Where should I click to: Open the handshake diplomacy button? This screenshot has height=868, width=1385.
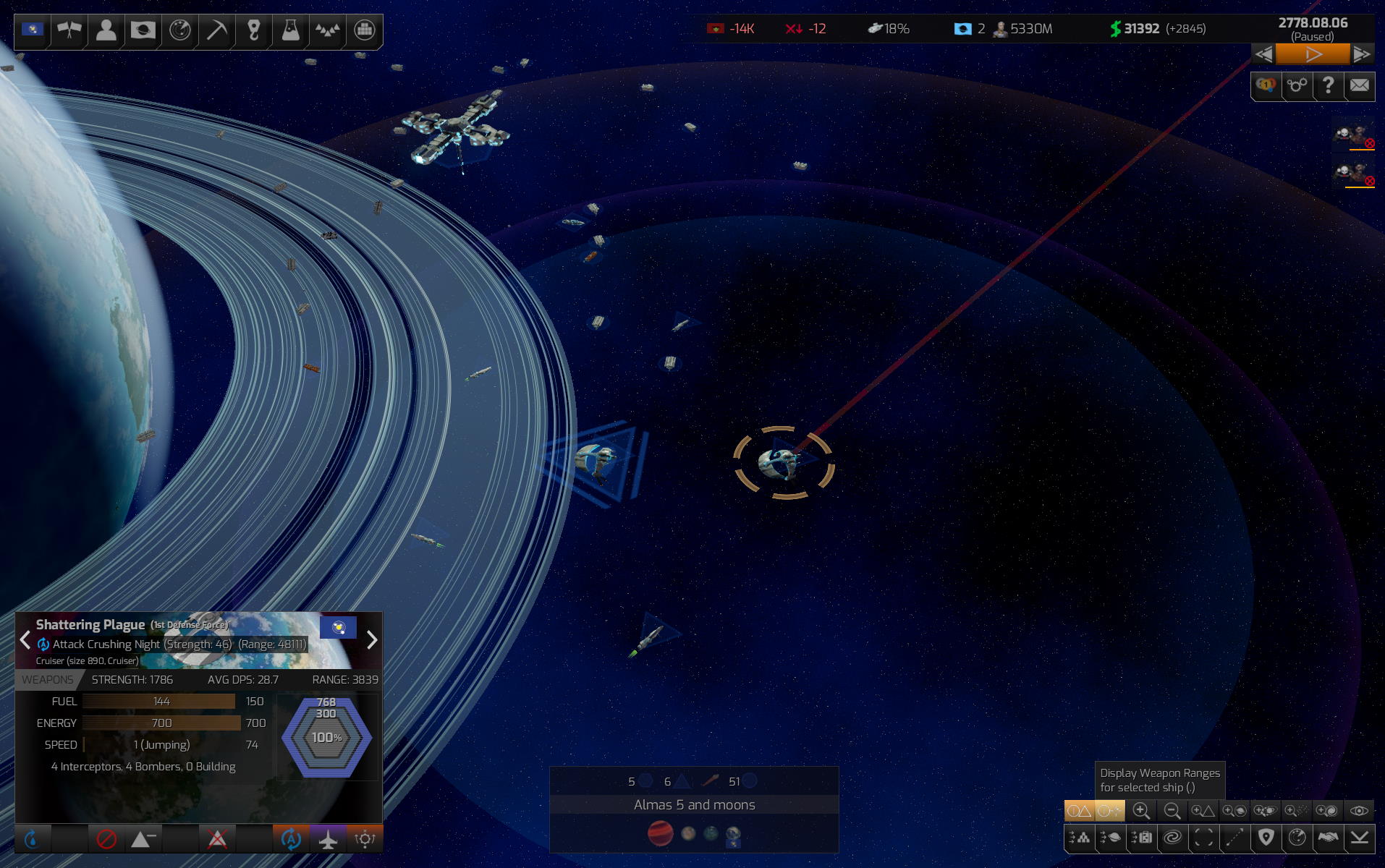[1328, 838]
